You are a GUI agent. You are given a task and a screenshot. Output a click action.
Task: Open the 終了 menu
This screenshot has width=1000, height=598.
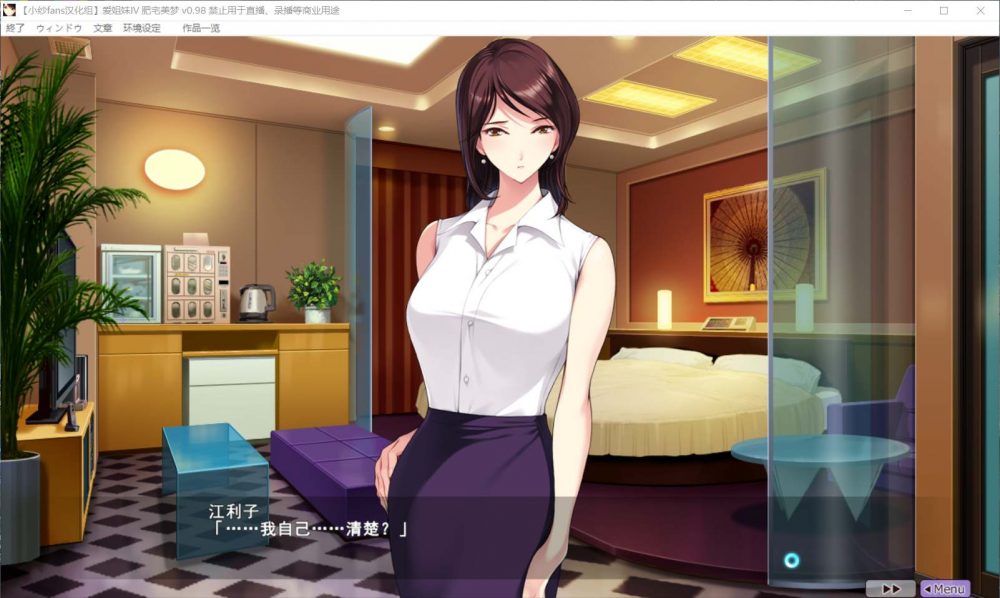[16, 28]
